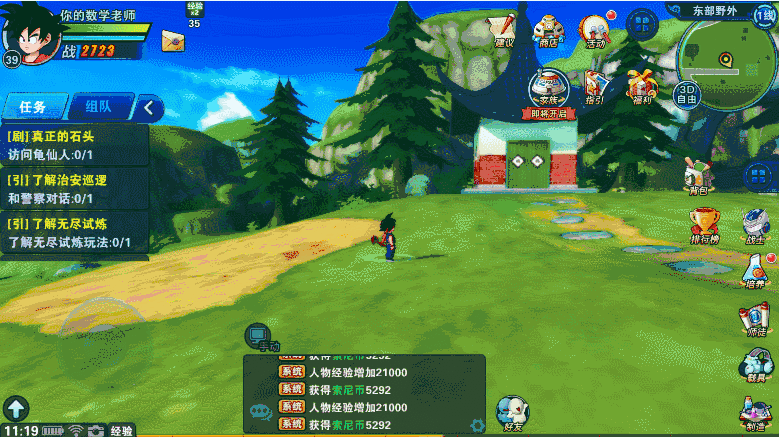Open the 好友 friends list

click(513, 412)
